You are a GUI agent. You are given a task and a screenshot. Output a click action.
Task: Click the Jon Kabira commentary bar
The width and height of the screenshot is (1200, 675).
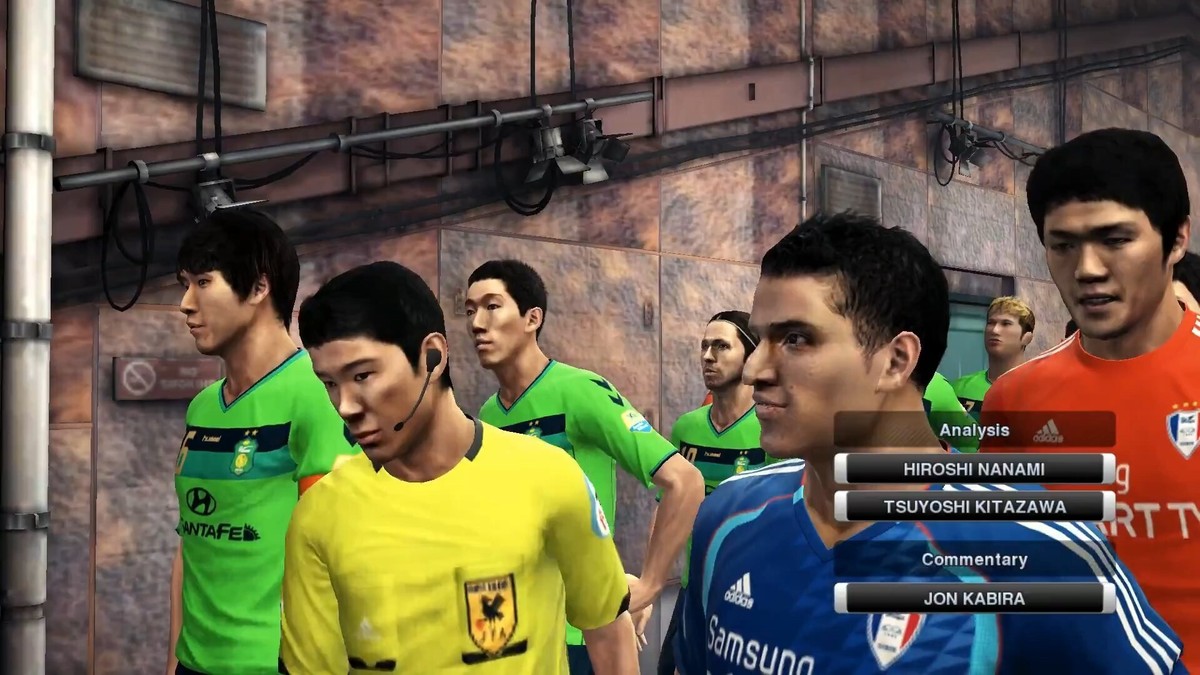(x=974, y=598)
